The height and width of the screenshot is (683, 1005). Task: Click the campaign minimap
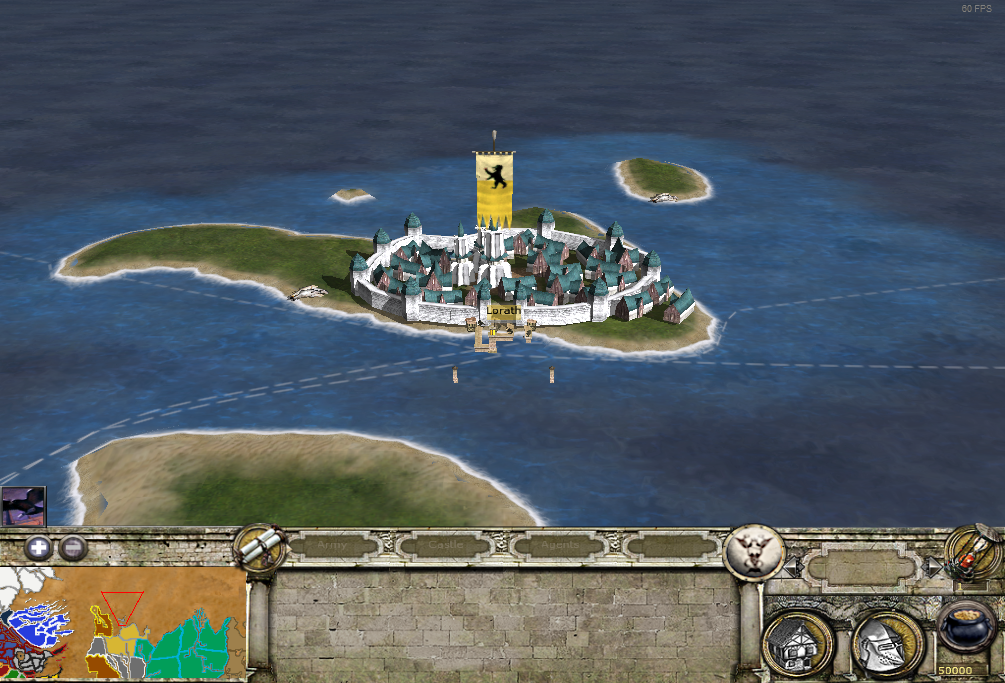pyautogui.click(x=123, y=623)
